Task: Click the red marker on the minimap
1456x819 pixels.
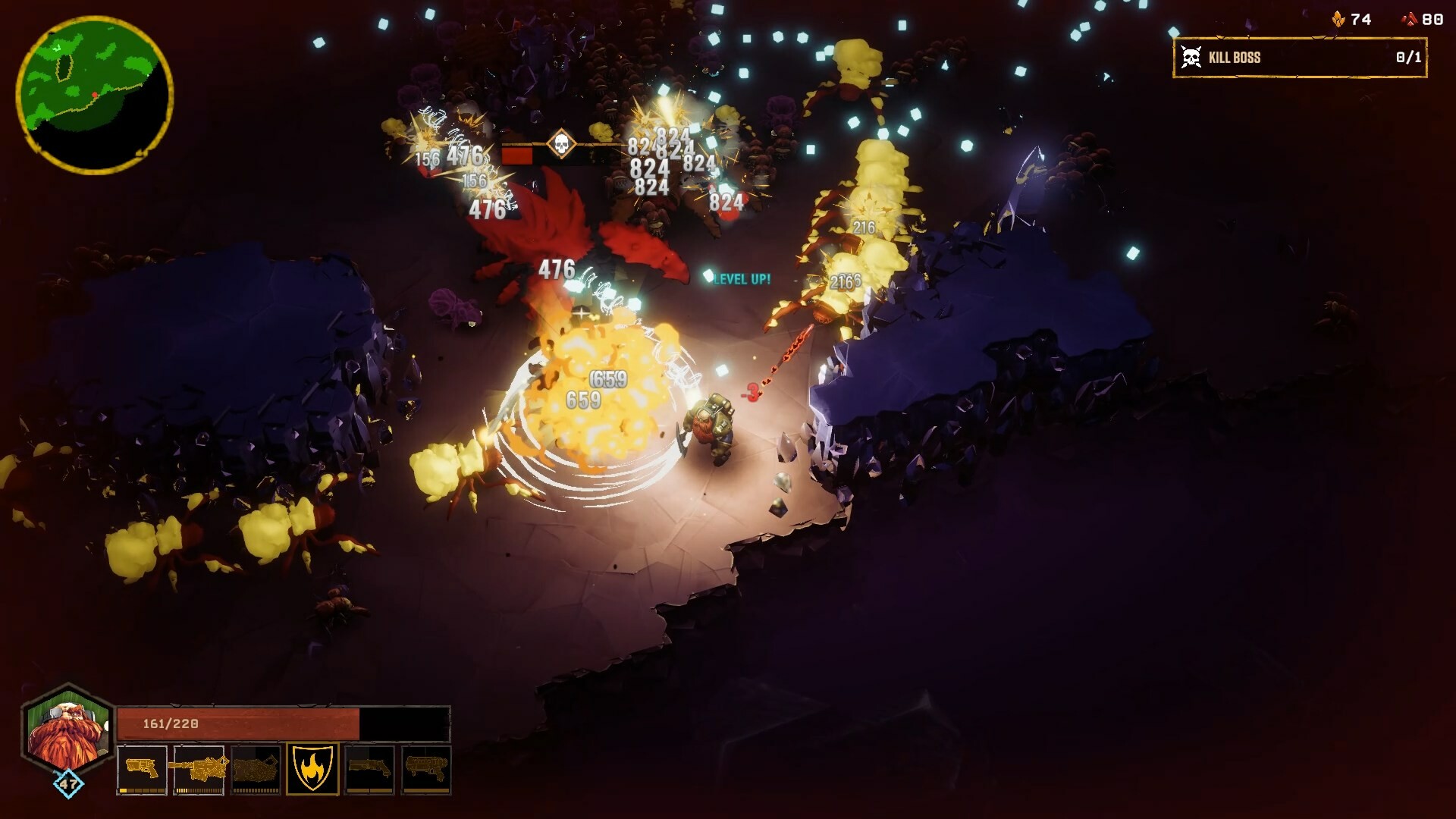Action: click(95, 95)
